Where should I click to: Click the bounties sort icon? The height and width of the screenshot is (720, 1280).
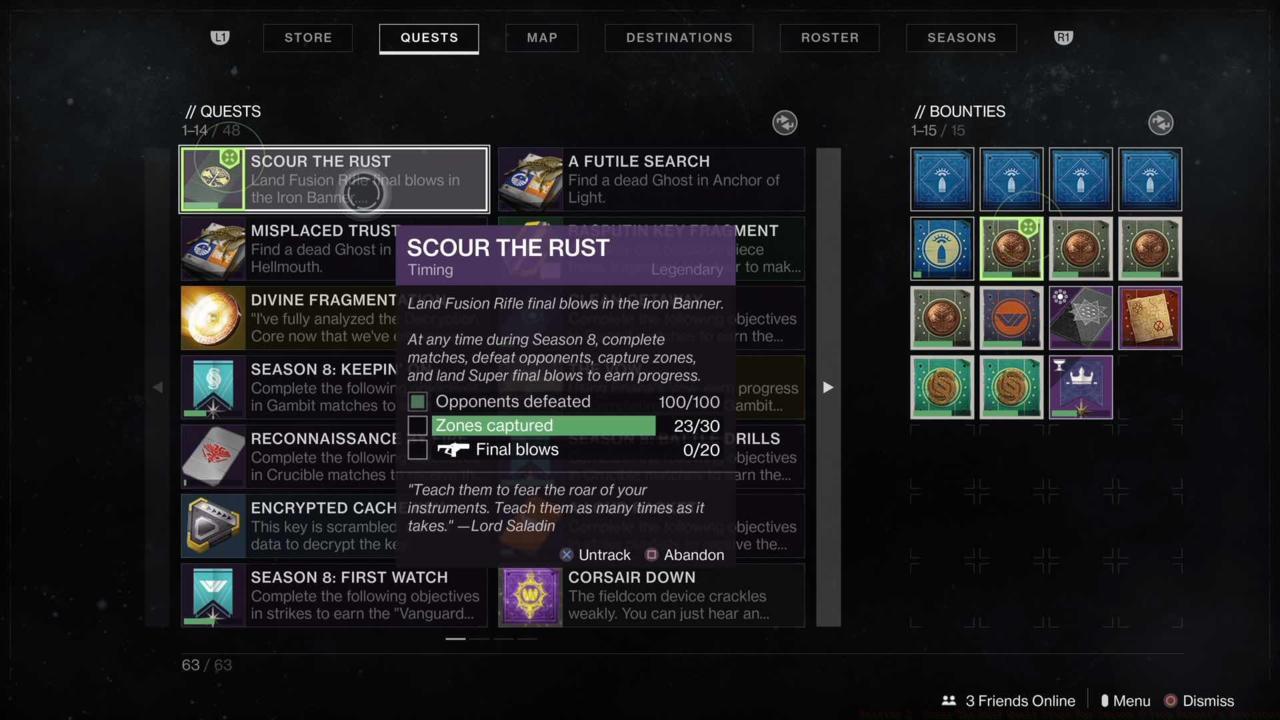coord(1160,122)
